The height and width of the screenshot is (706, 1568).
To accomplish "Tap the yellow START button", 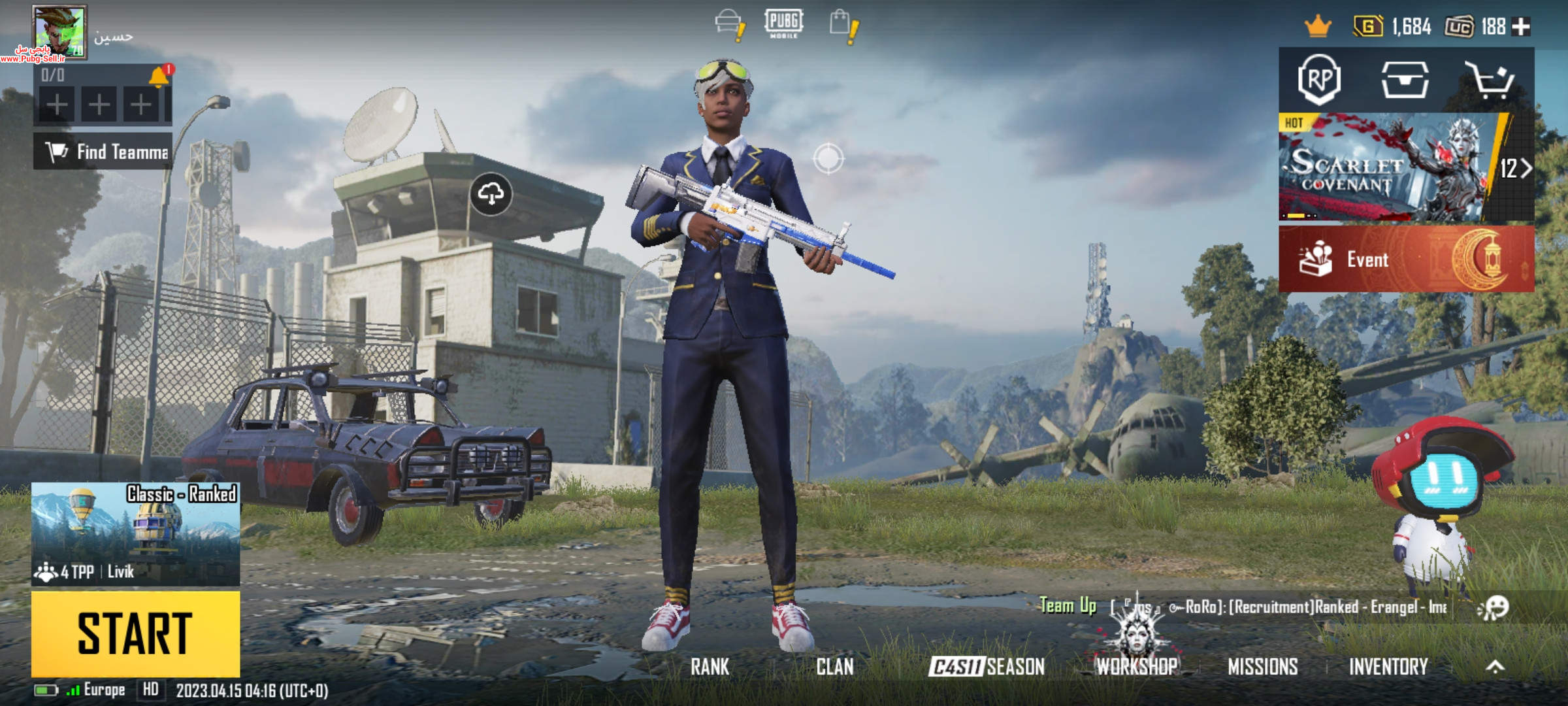I will tap(135, 633).
